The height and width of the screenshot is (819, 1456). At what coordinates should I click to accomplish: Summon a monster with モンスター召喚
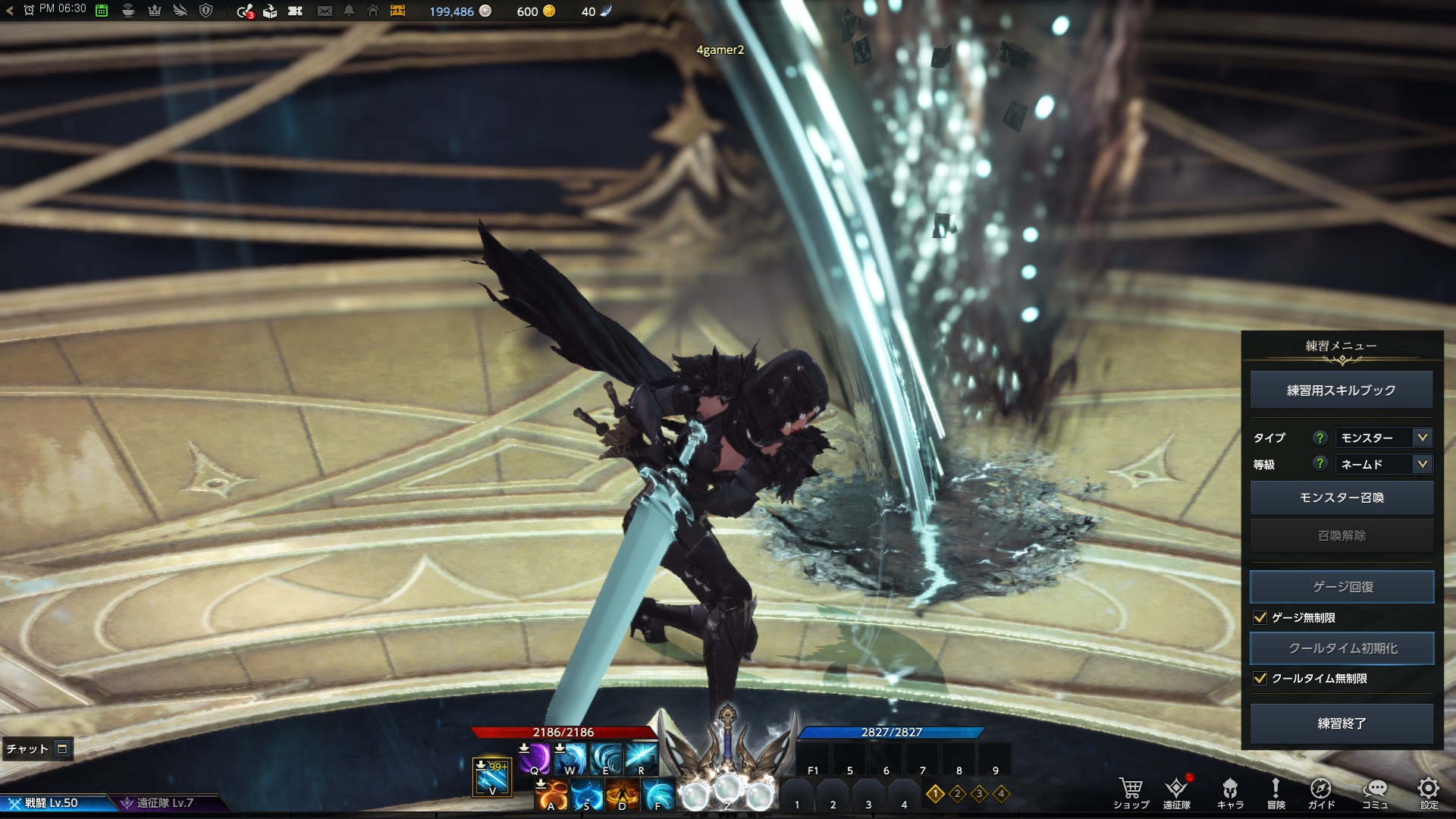tap(1341, 497)
